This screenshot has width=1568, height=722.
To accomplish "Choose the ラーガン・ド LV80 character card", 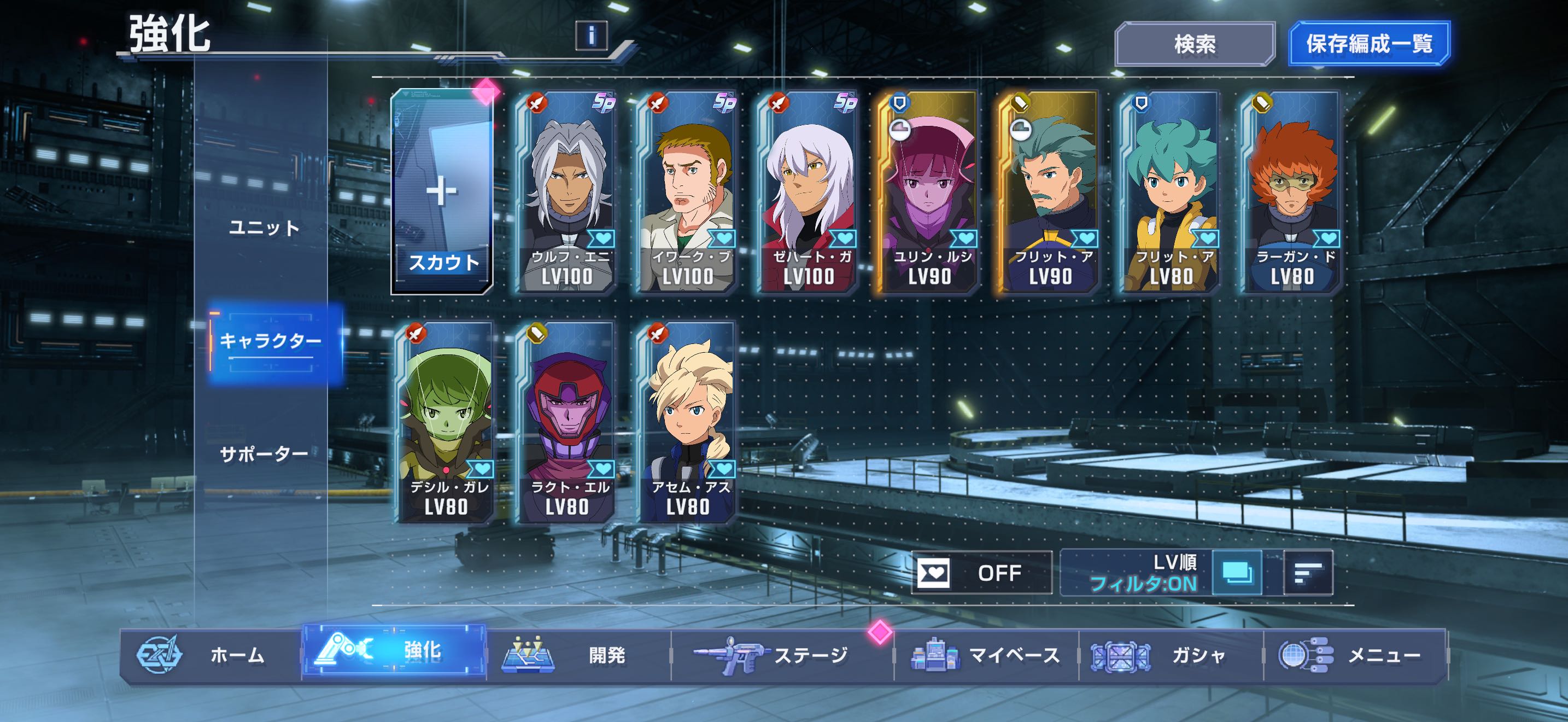I will click(x=1291, y=192).
